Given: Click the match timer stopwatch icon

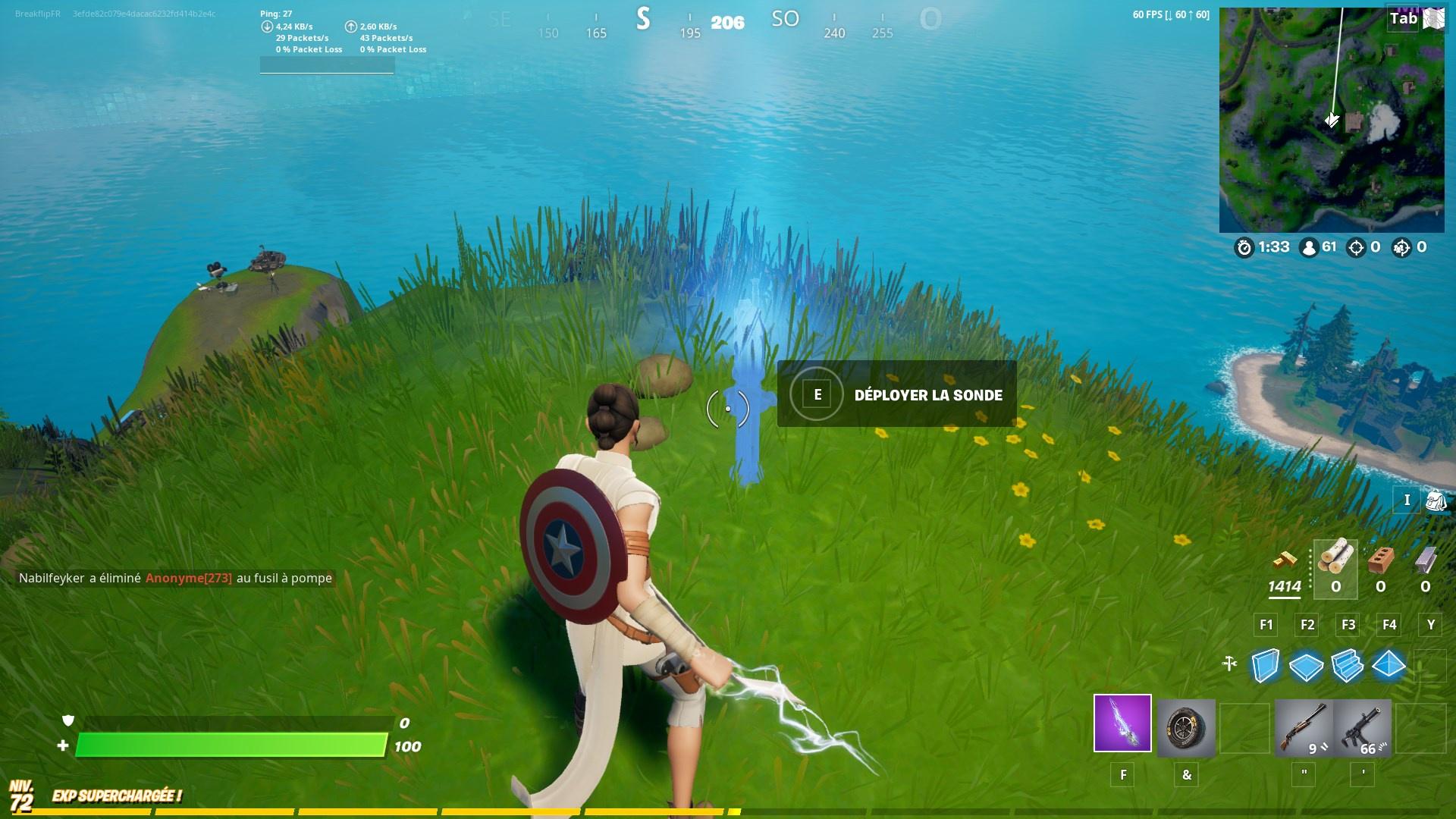Looking at the screenshot, I should coord(1244,246).
